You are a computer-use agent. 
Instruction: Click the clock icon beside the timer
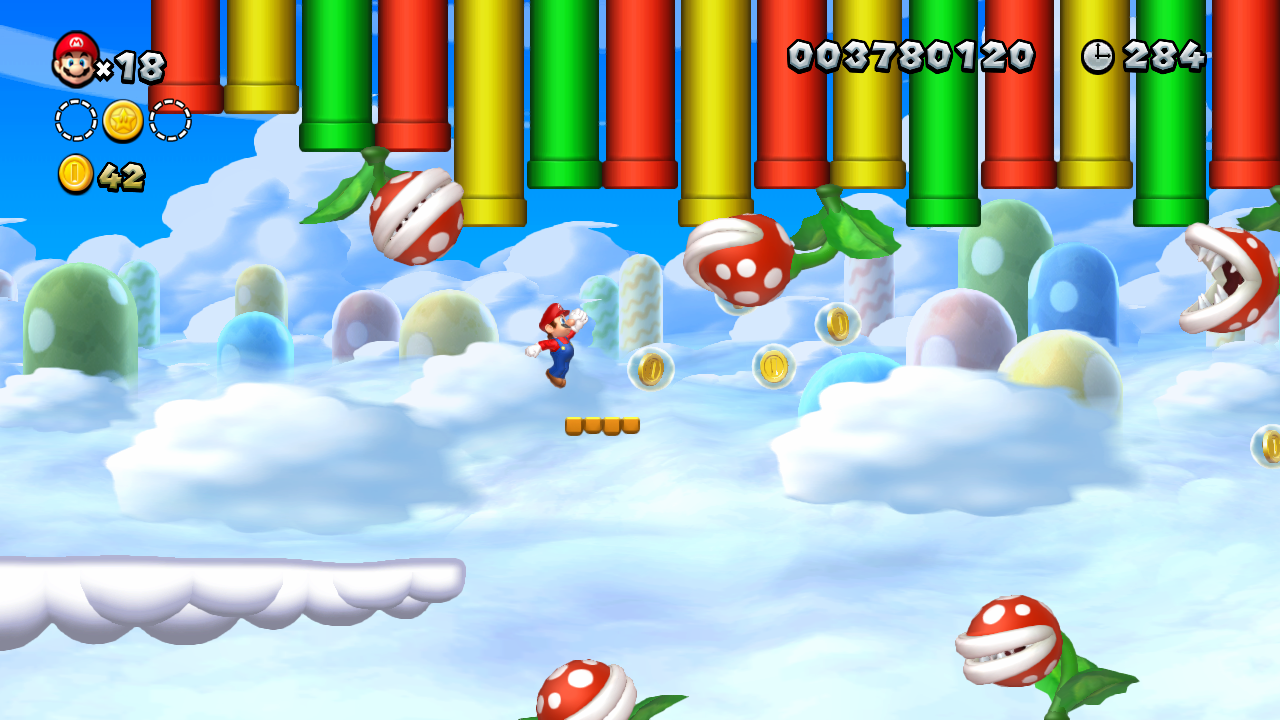[1097, 57]
